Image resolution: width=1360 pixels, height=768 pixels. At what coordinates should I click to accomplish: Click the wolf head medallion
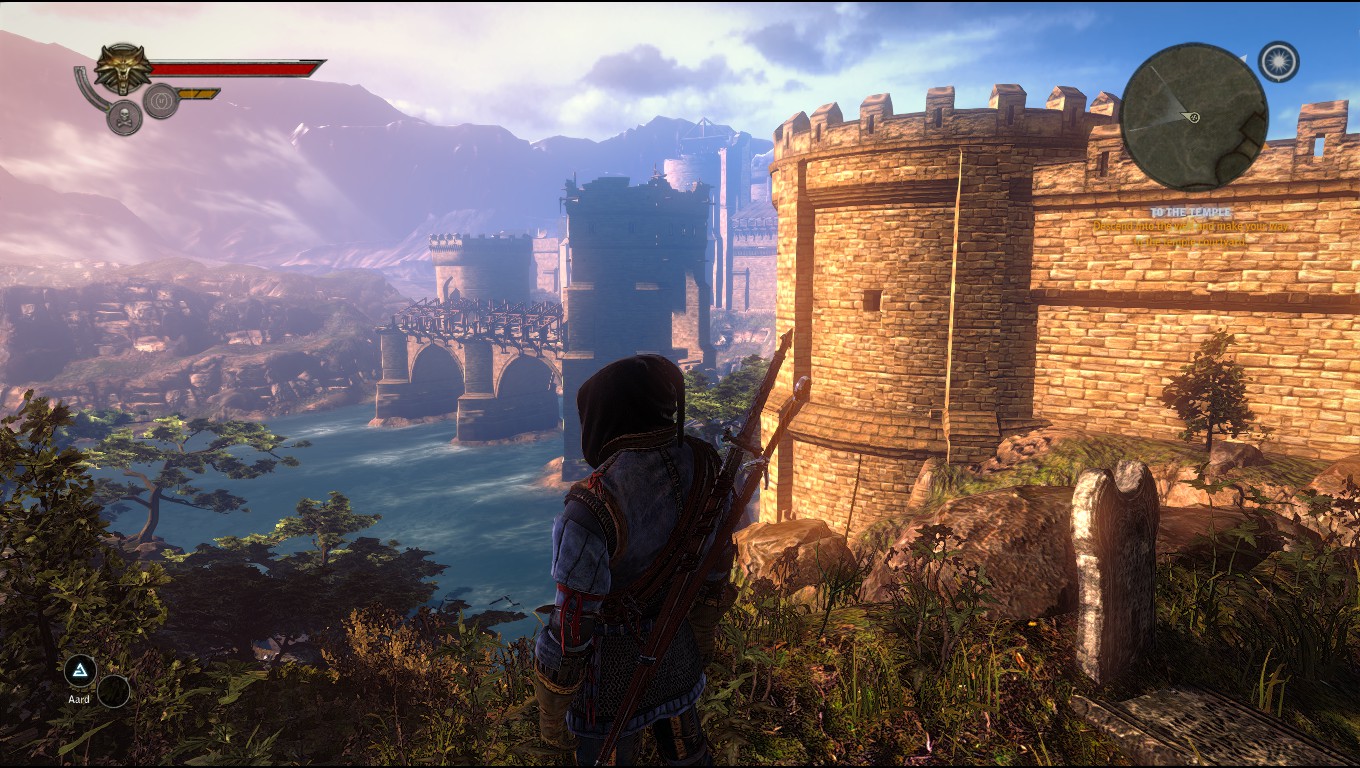[x=123, y=68]
